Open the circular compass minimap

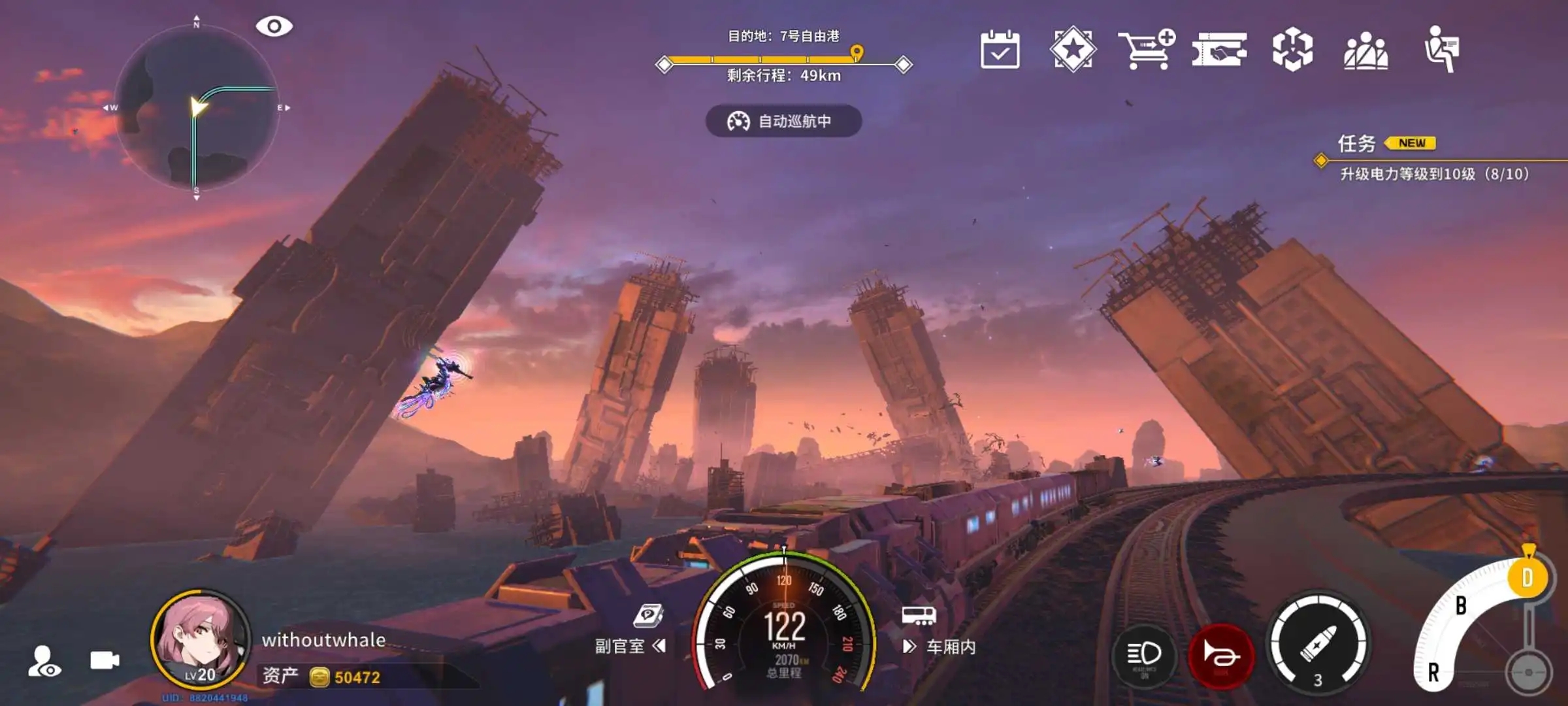point(196,108)
